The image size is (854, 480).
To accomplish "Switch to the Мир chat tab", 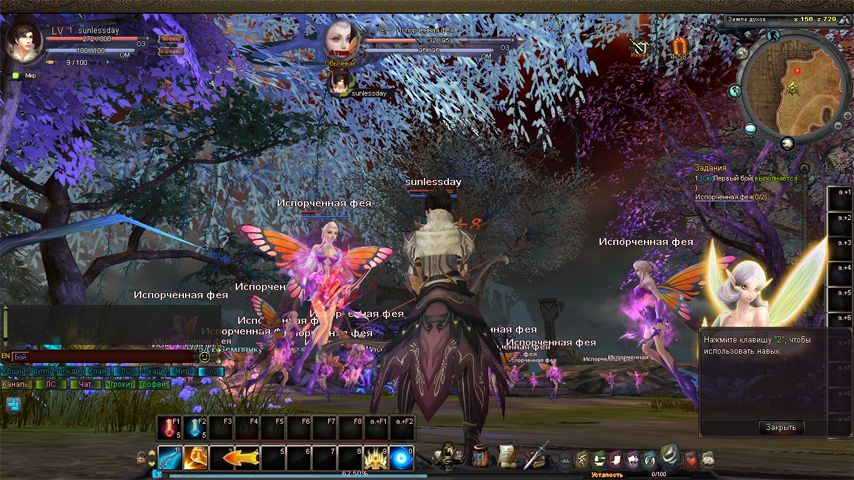I will 182,371.
